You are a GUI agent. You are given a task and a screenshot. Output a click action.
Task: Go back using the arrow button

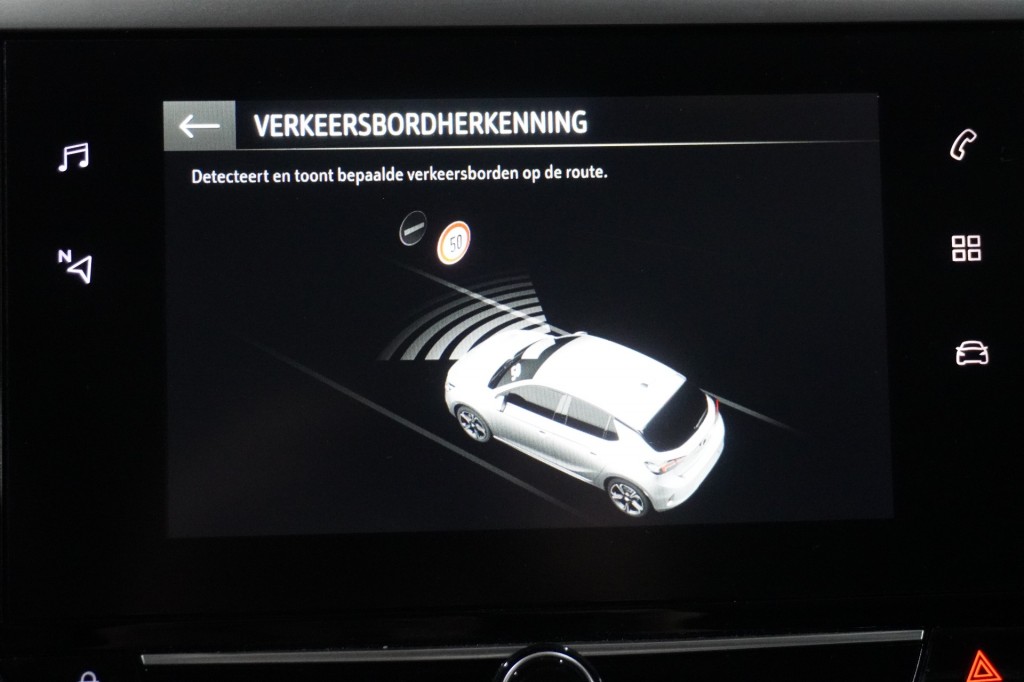pos(199,126)
